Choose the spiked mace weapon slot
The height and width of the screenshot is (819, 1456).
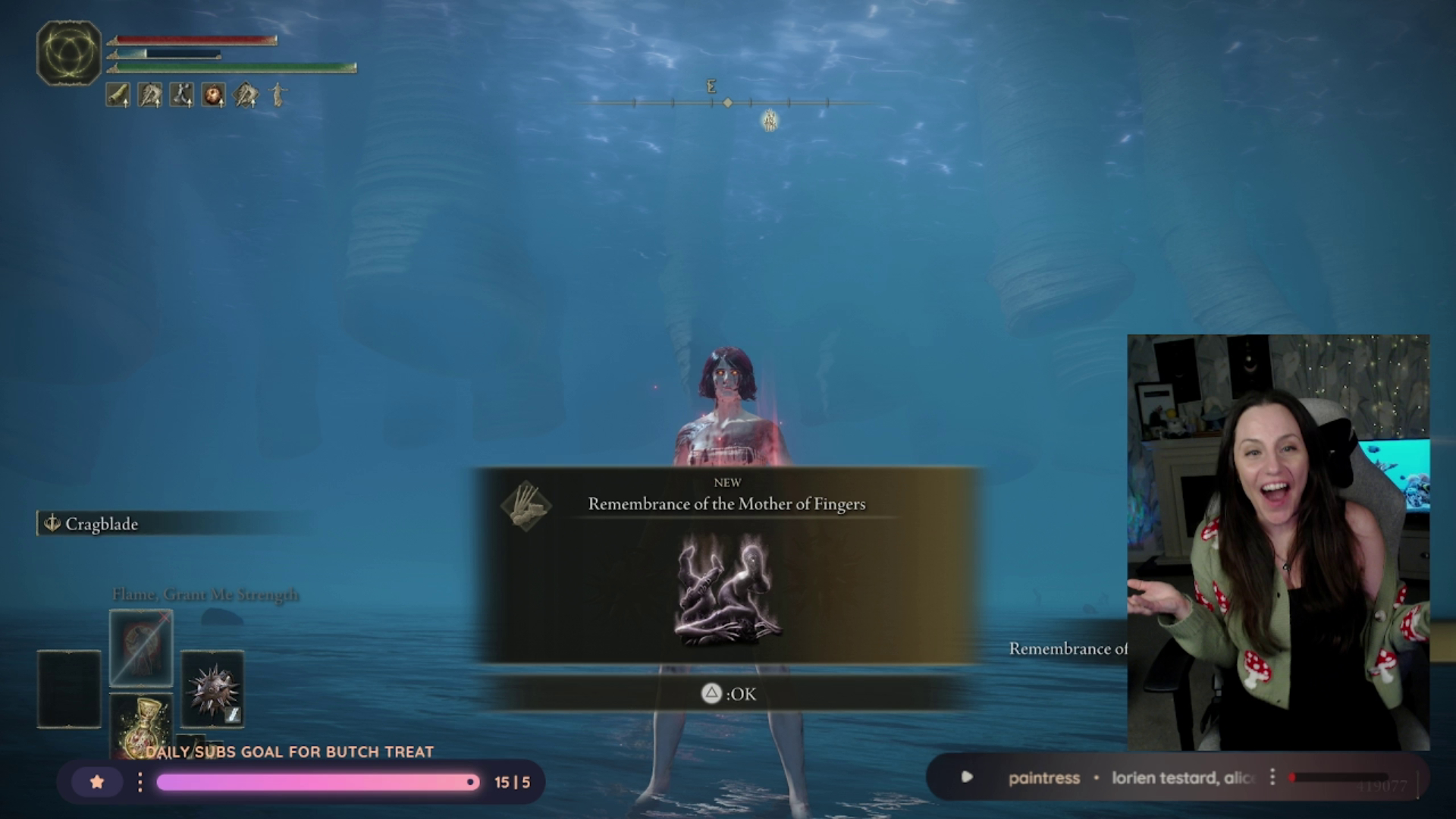point(212,689)
